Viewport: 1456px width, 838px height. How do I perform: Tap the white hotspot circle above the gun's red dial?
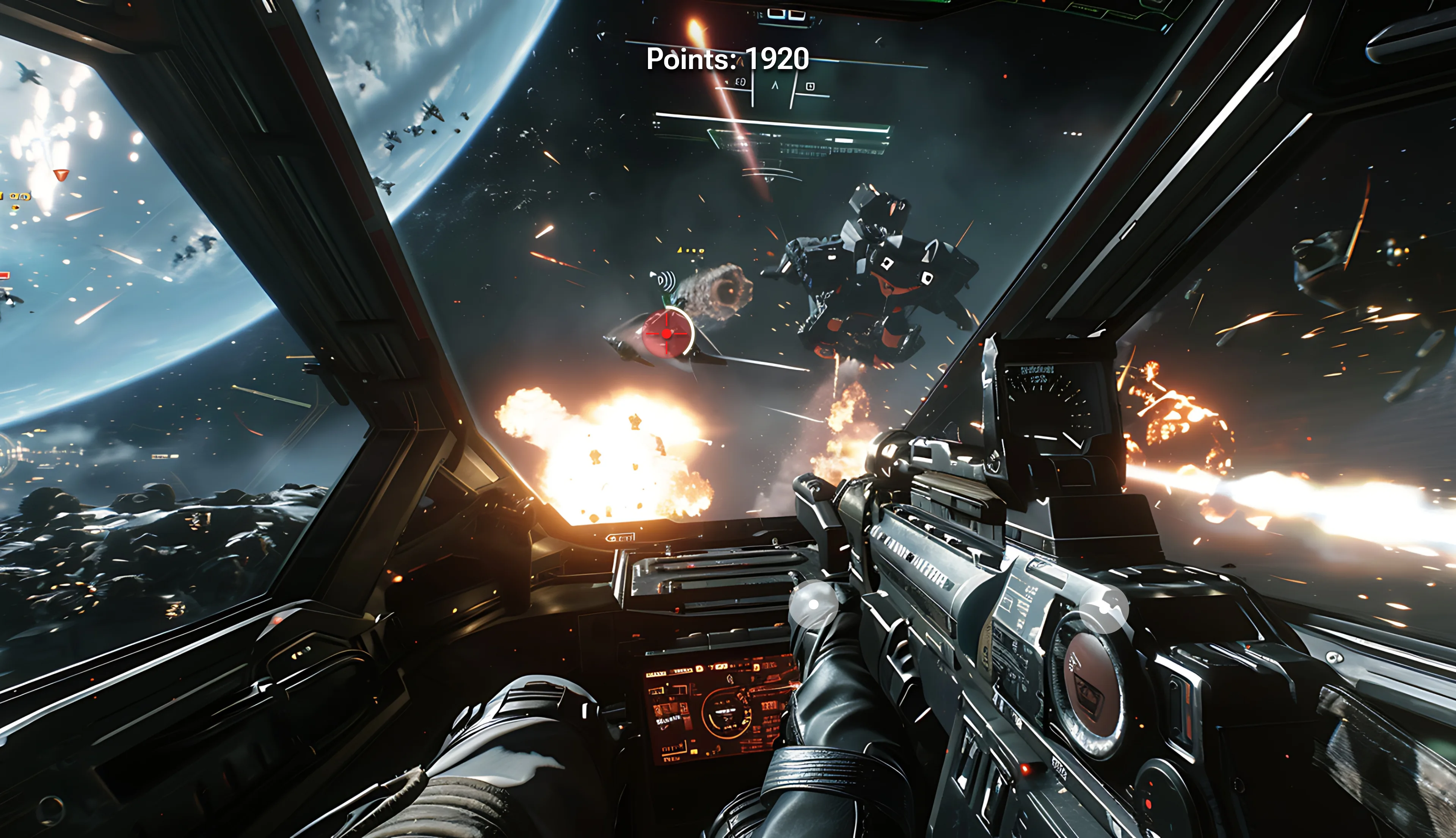[1103, 608]
